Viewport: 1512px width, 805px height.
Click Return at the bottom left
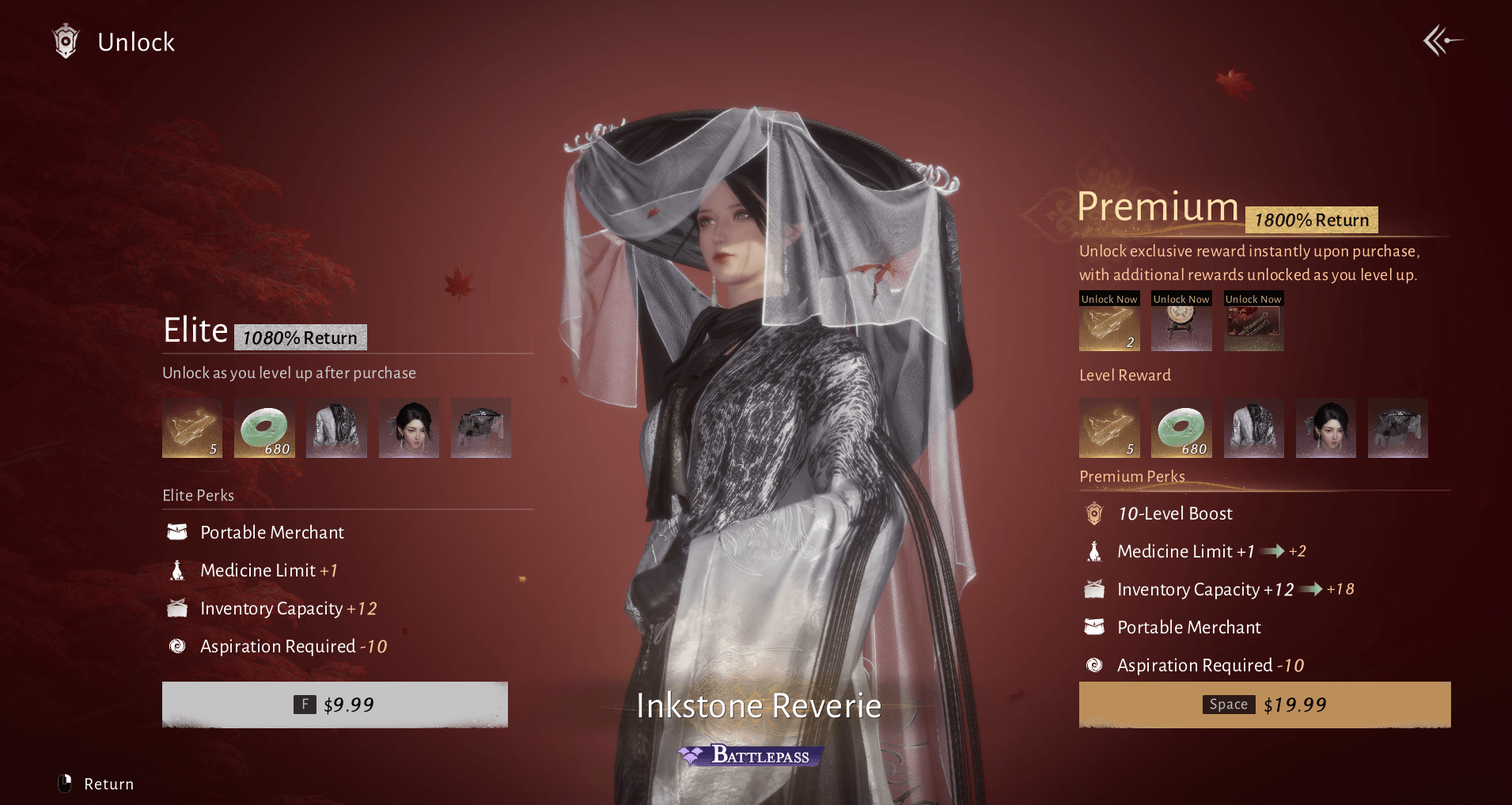97,784
